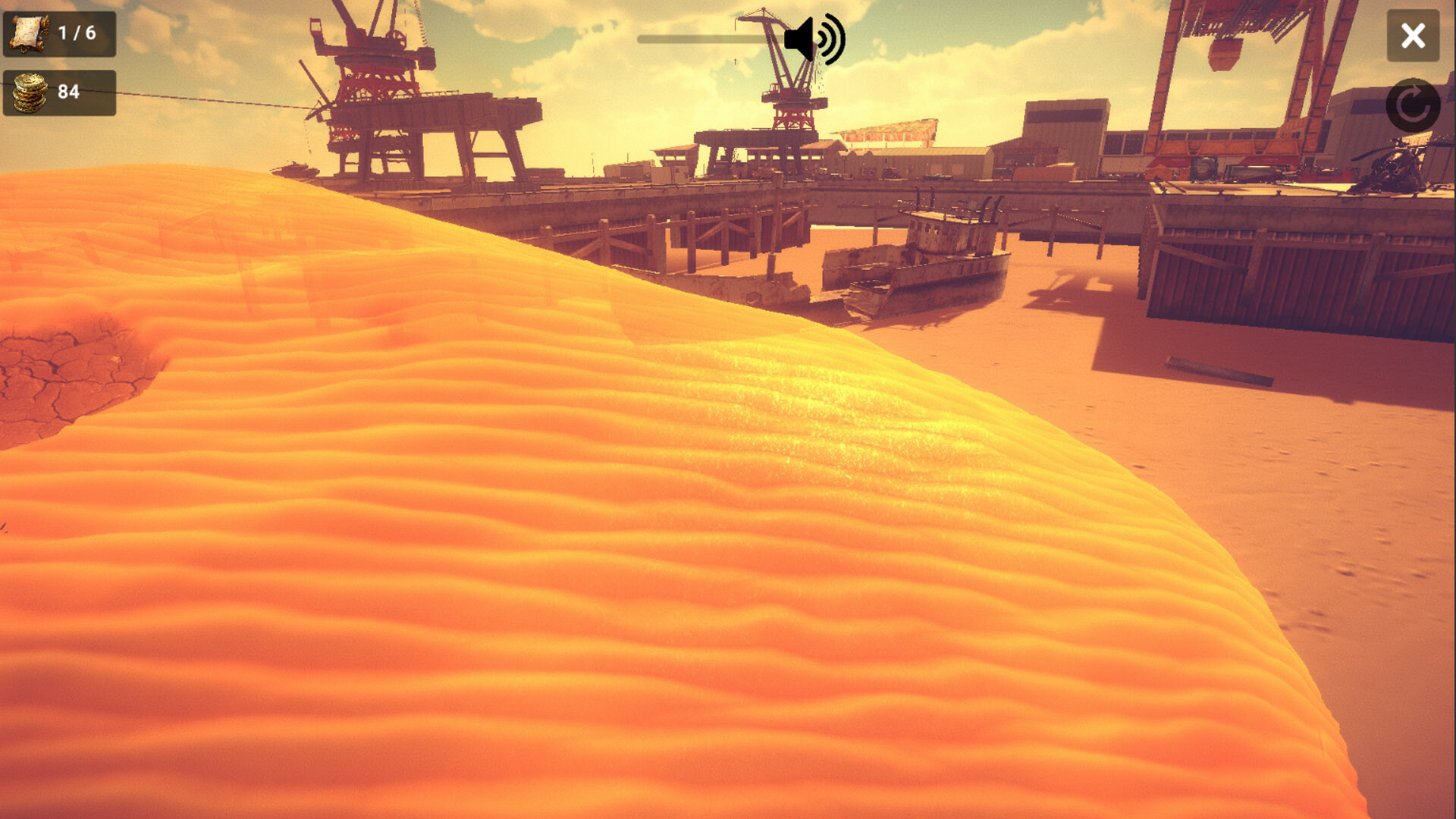The height and width of the screenshot is (819, 1456).
Task: Exit the level with the X button
Action: tap(1413, 34)
